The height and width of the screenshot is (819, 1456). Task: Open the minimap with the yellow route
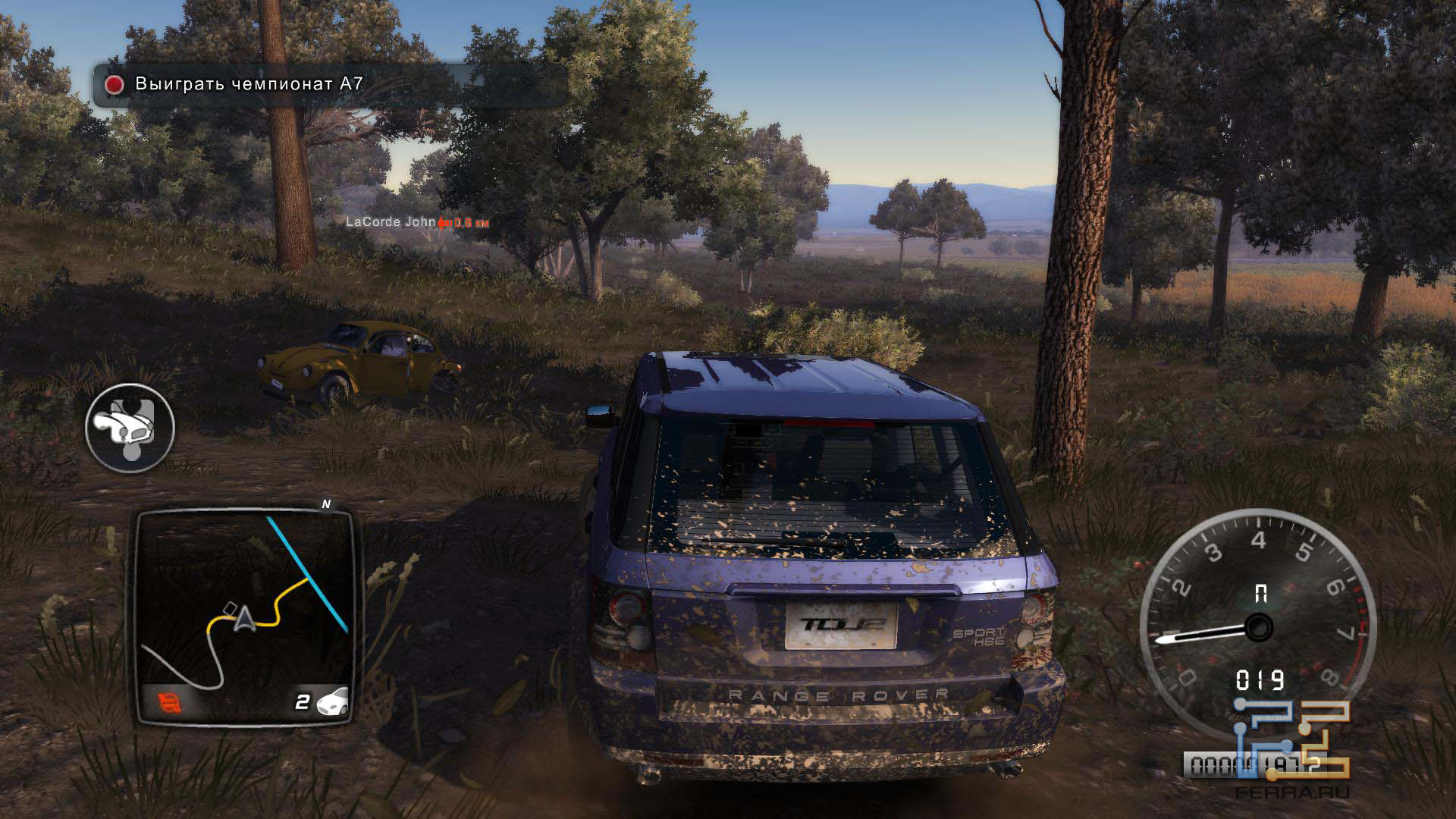[244, 614]
